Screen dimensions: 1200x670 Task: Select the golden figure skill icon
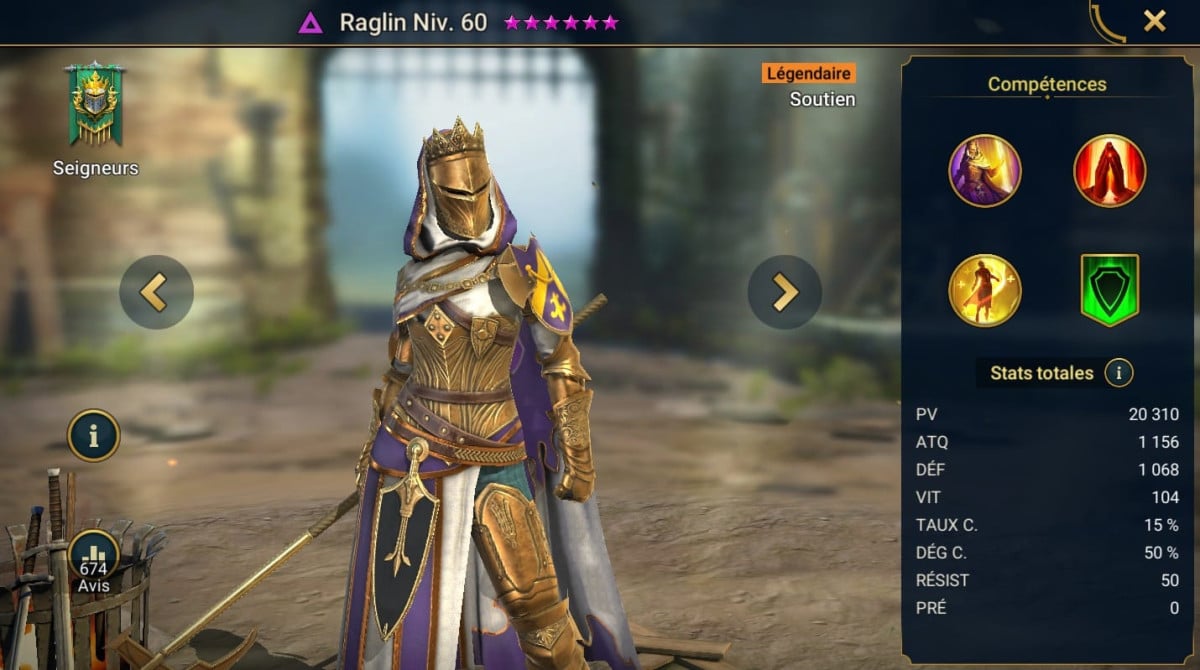[985, 290]
